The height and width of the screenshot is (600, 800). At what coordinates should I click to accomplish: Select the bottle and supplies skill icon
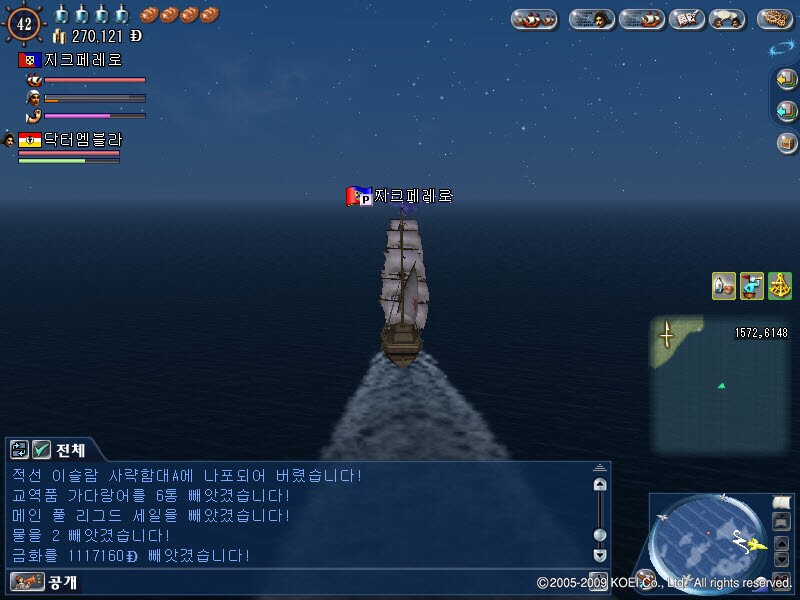point(724,286)
